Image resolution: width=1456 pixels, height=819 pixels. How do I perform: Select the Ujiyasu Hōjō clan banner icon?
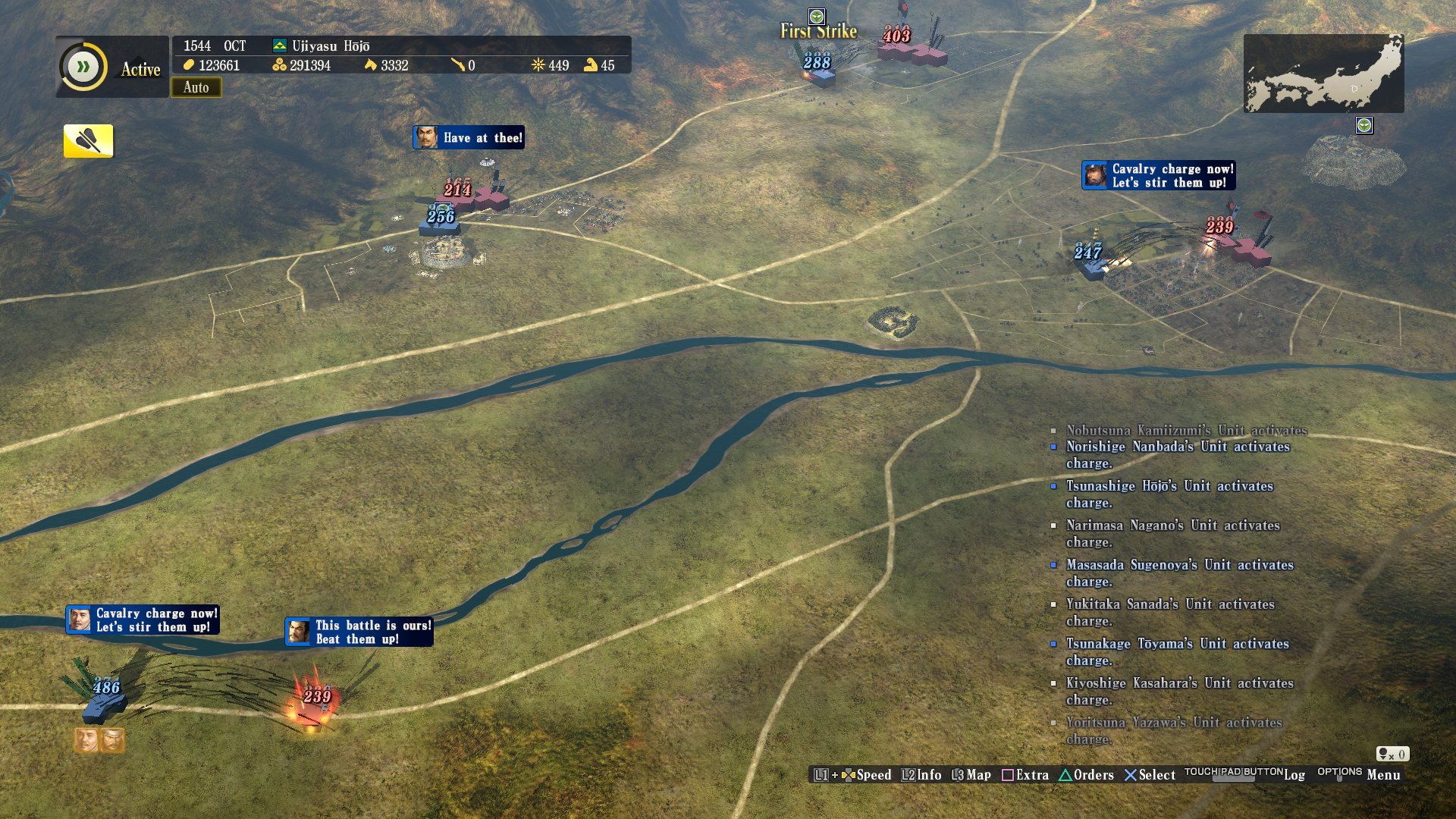279,45
